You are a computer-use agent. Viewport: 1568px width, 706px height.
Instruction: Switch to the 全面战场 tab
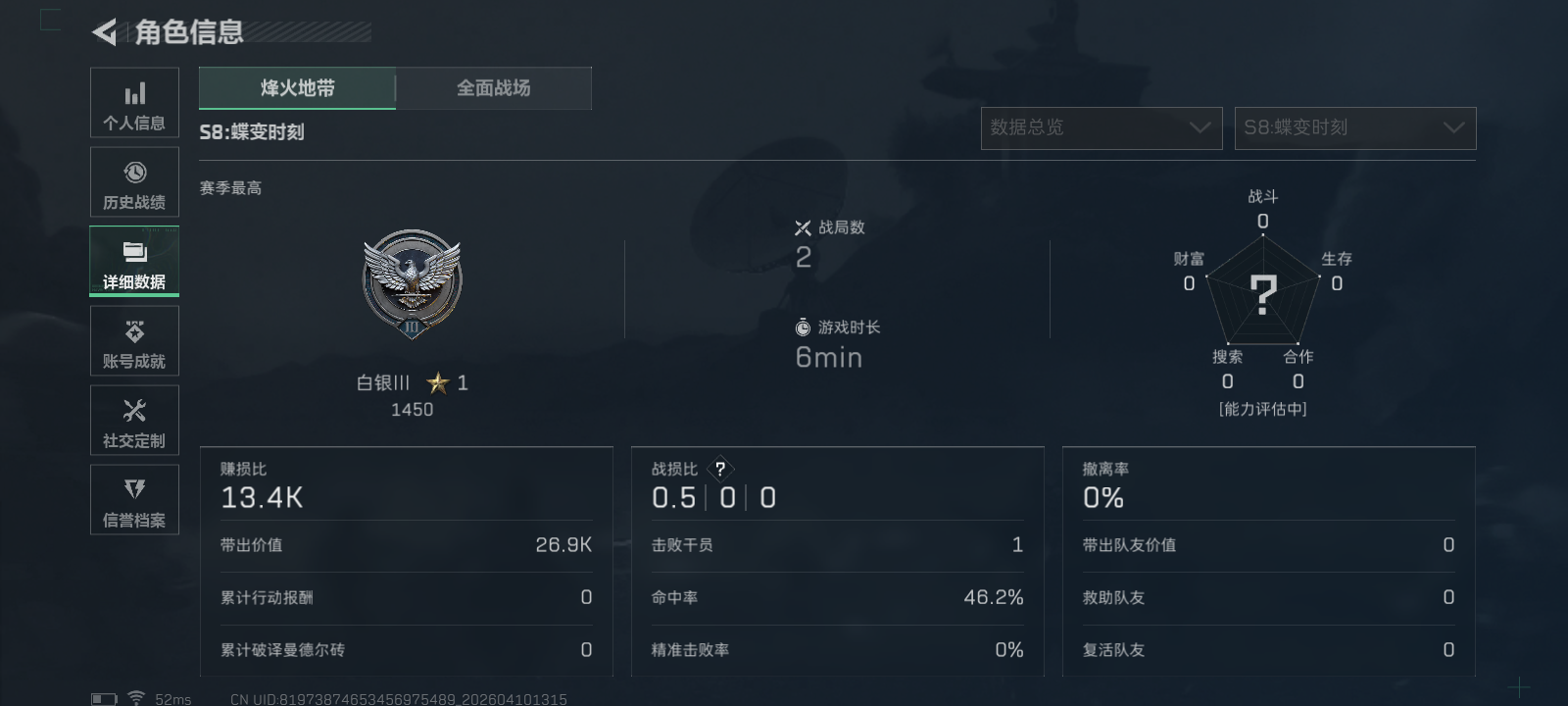[494, 87]
